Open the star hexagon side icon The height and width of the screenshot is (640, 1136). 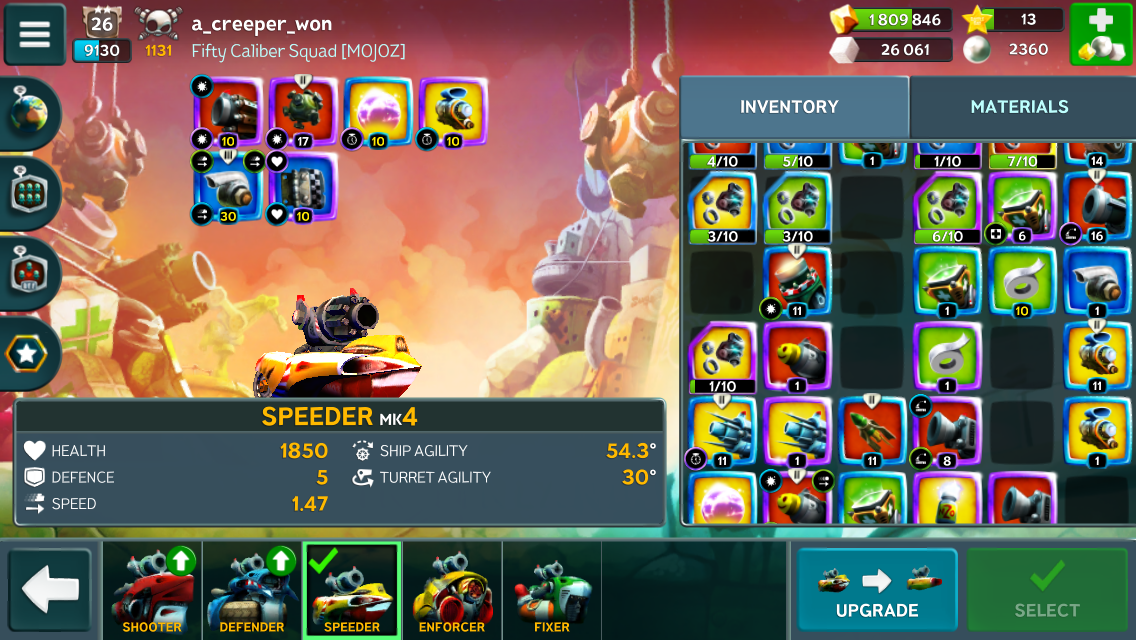coord(30,354)
